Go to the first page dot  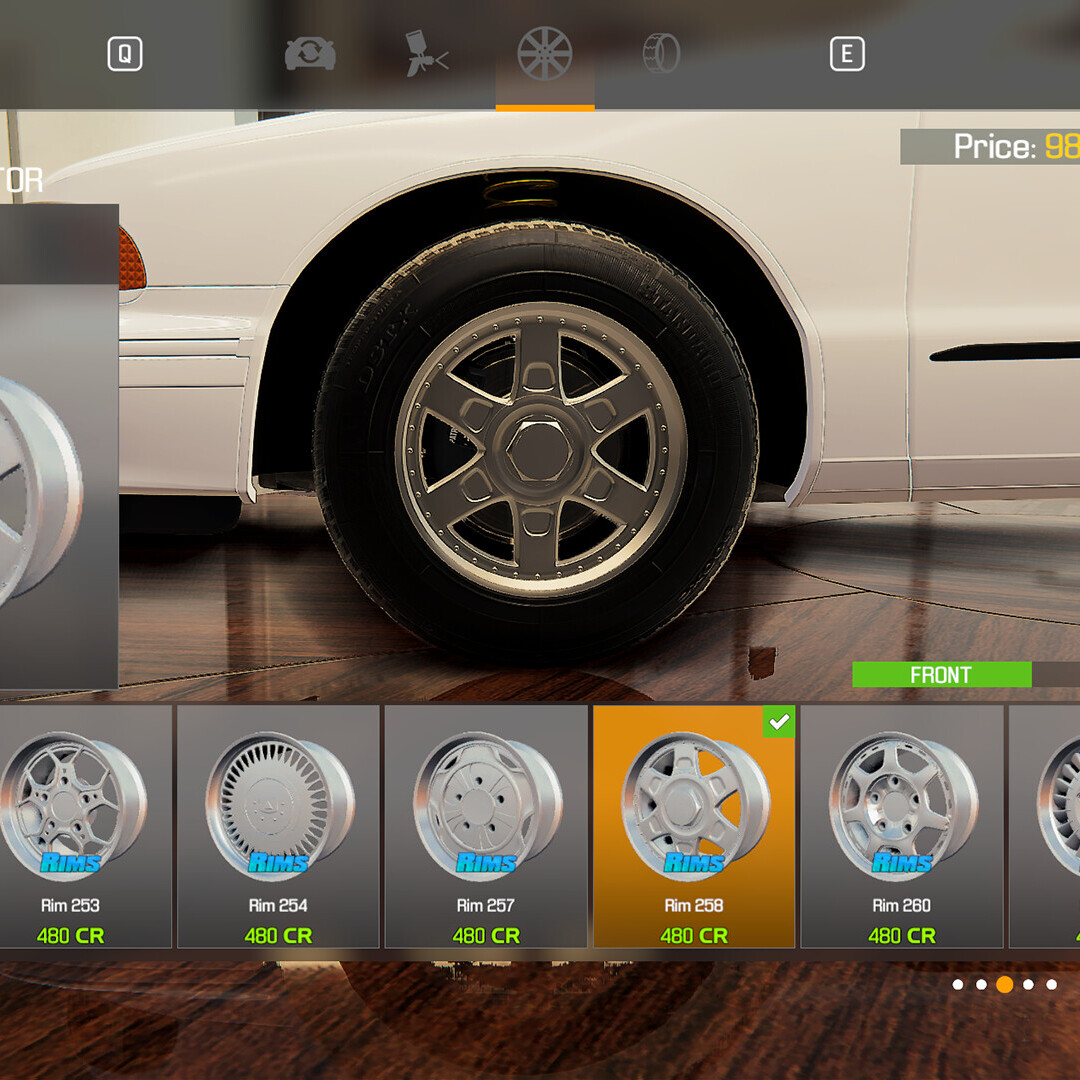[958, 985]
